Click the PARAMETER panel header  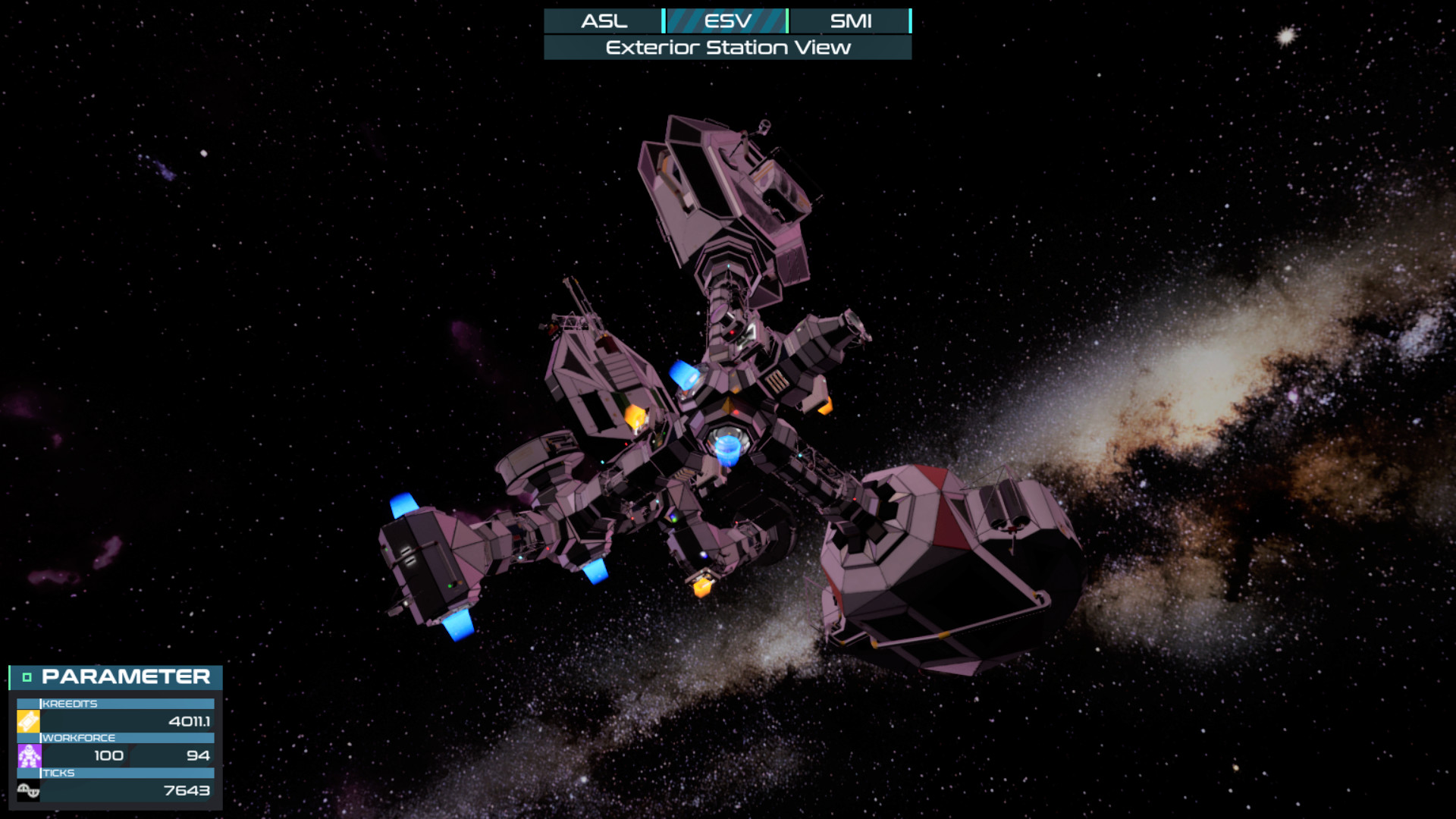pyautogui.click(x=125, y=676)
